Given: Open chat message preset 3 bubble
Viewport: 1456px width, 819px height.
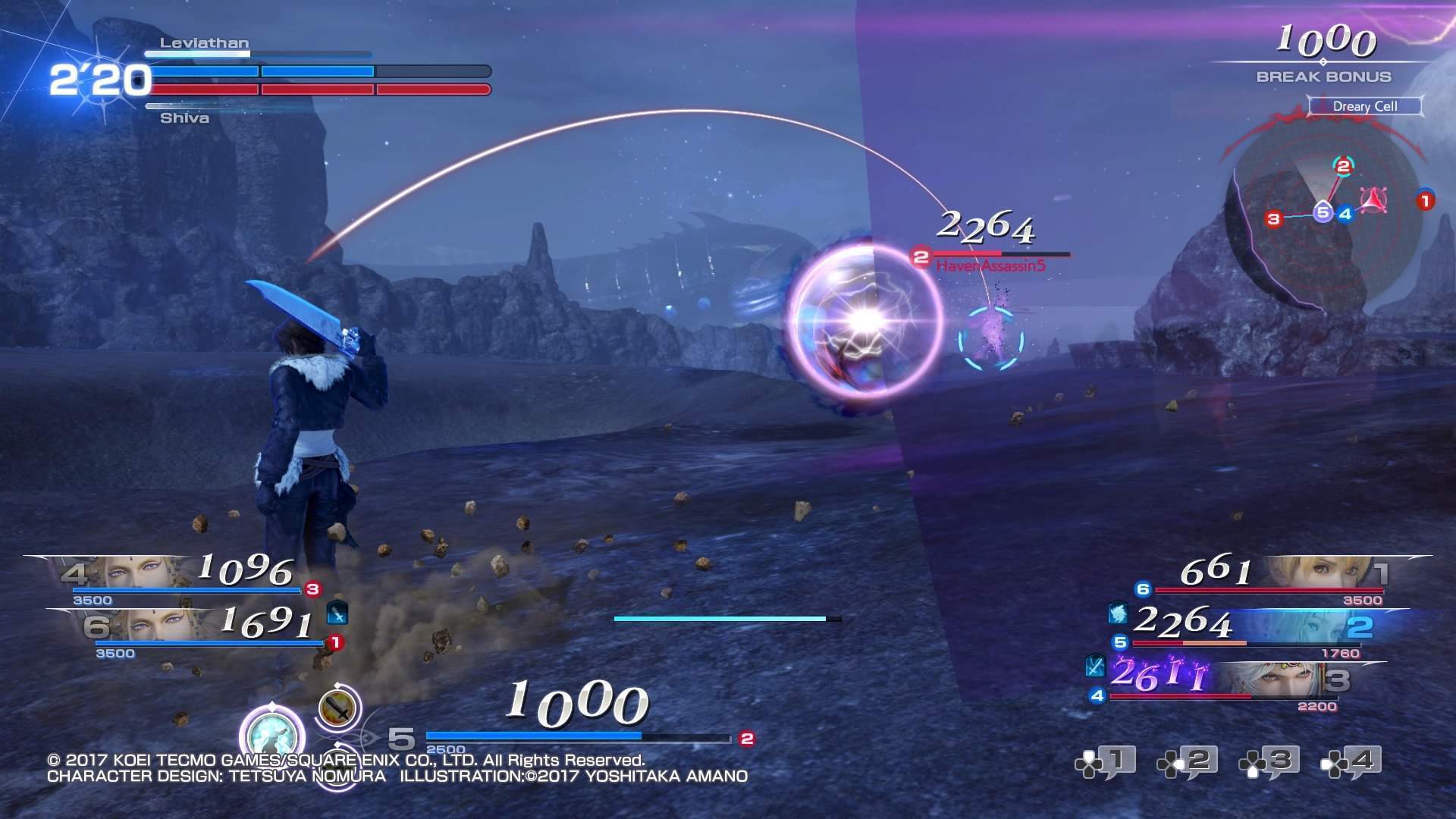Looking at the screenshot, I should (x=1269, y=762).
